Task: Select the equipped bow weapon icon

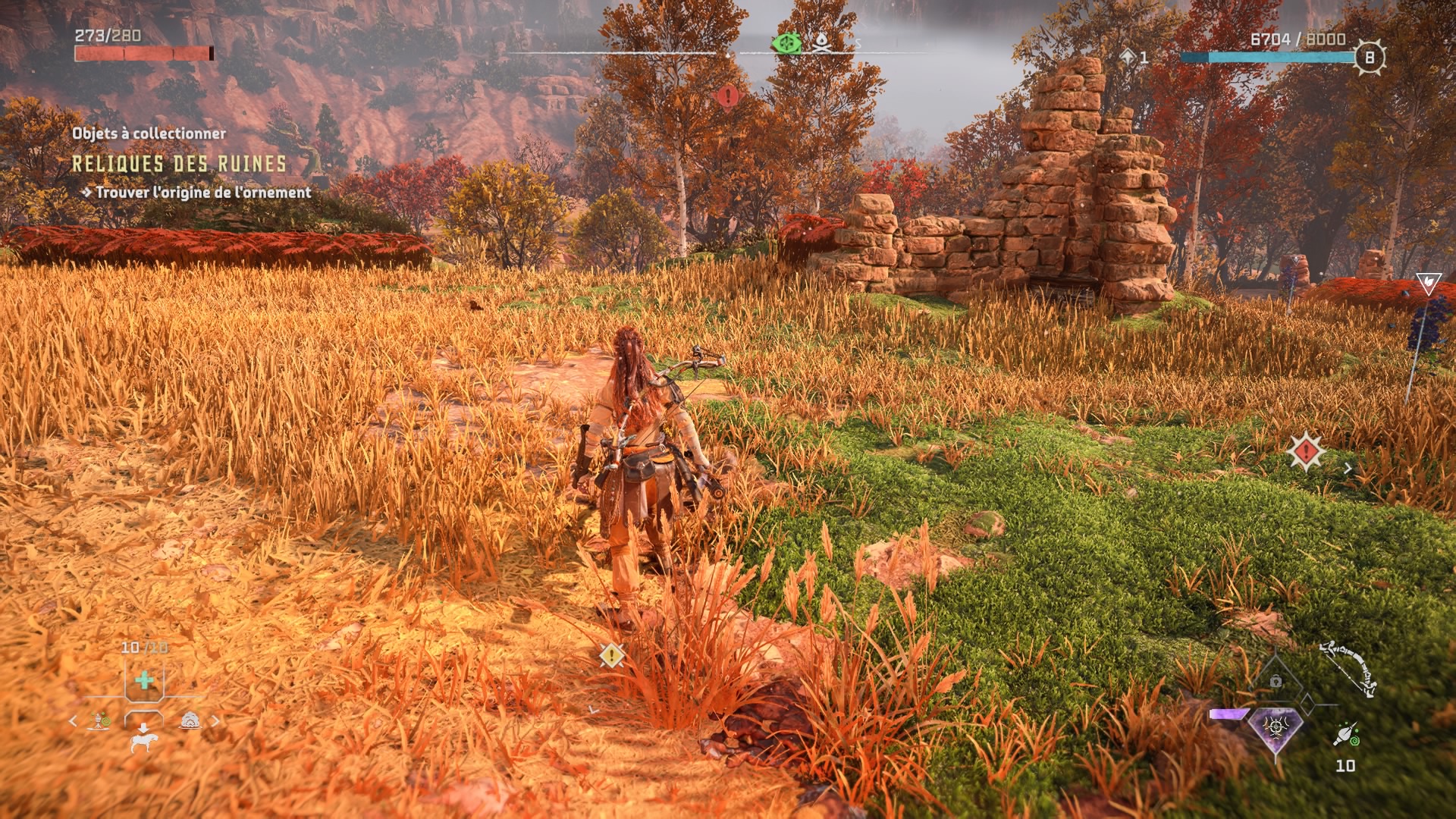Action: [1349, 667]
